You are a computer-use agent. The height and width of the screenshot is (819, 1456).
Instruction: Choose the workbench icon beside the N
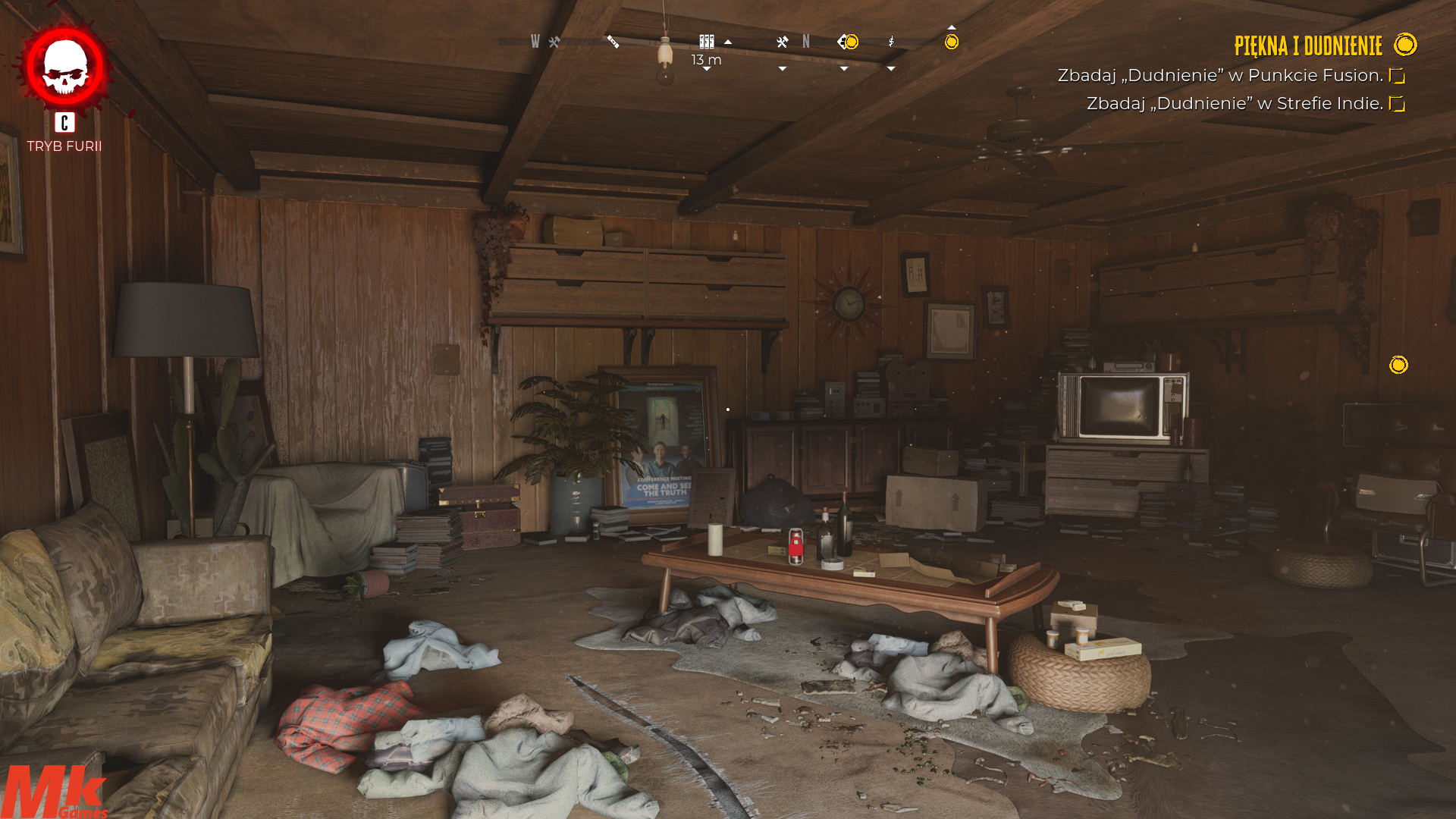pyautogui.click(x=783, y=42)
